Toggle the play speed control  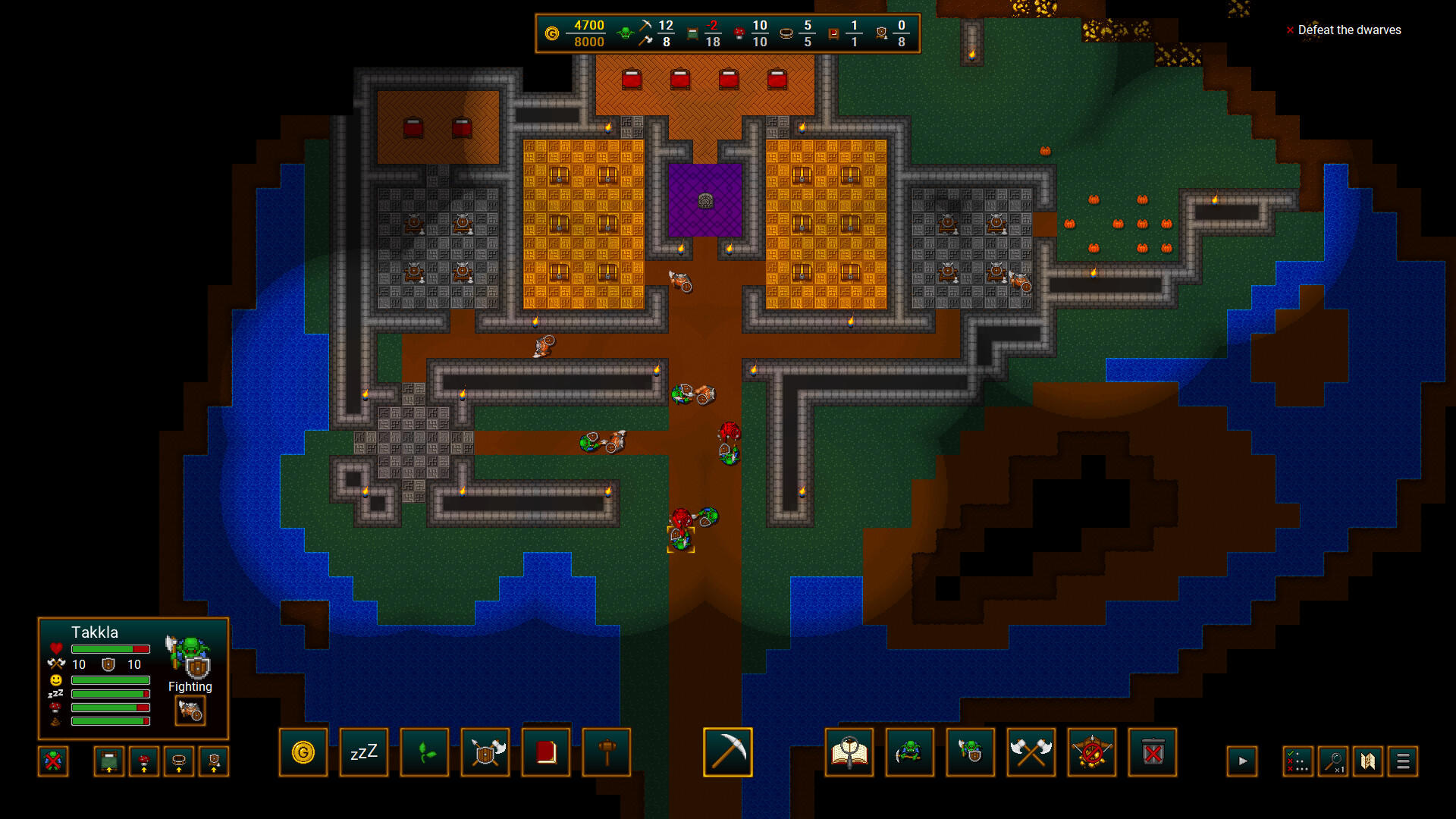(1243, 761)
